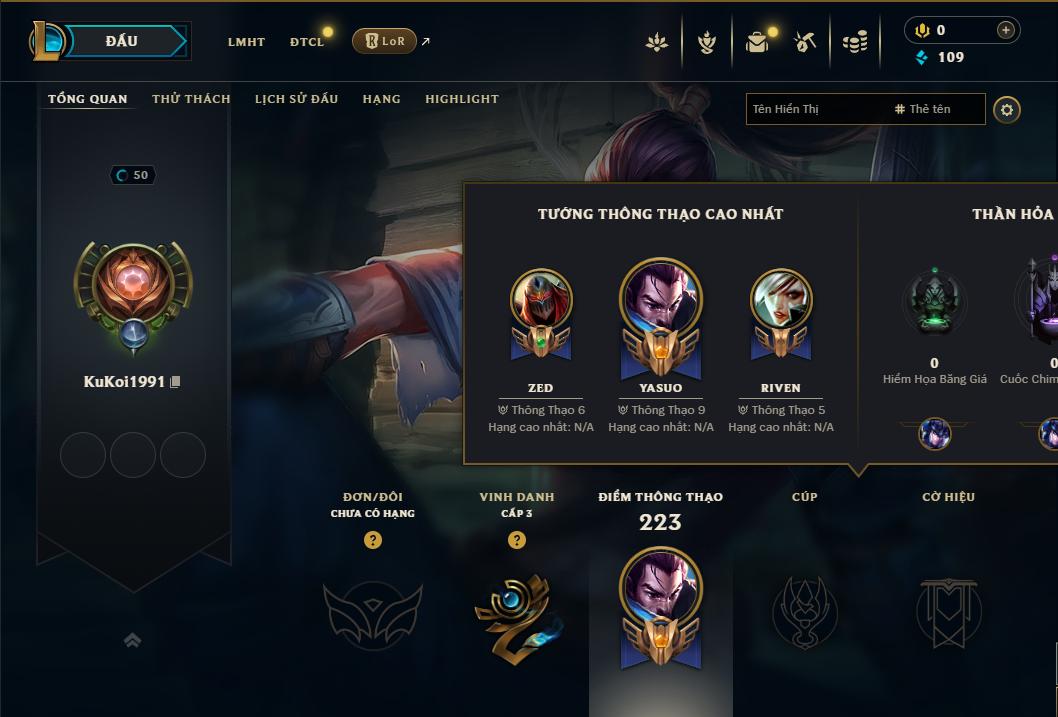Select Zed mastery portrait
The height and width of the screenshot is (717, 1058).
pyautogui.click(x=541, y=300)
